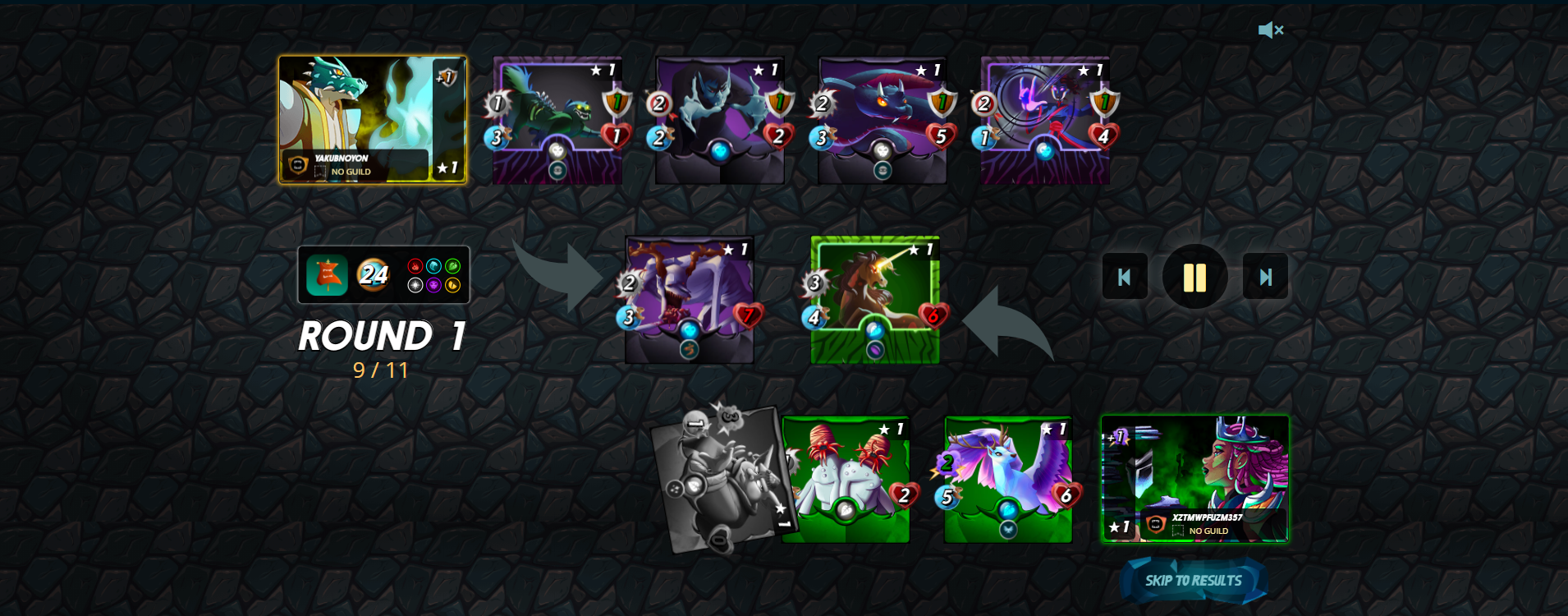
Task: Skip back to the previous round
Action: [x=1125, y=277]
